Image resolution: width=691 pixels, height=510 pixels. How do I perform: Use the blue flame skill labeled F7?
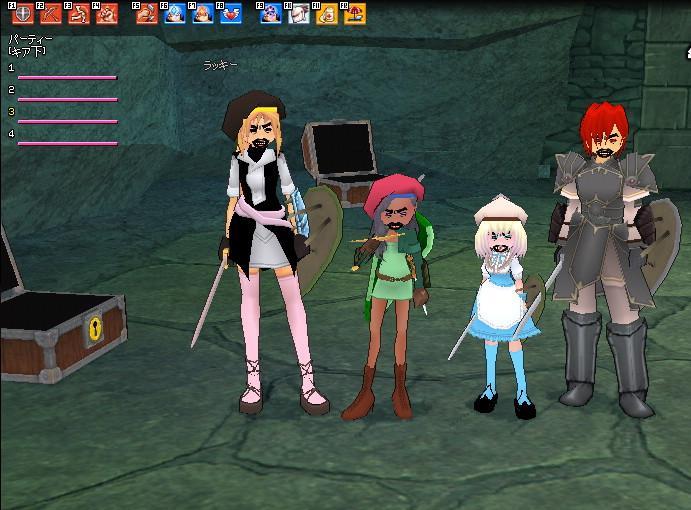203,14
